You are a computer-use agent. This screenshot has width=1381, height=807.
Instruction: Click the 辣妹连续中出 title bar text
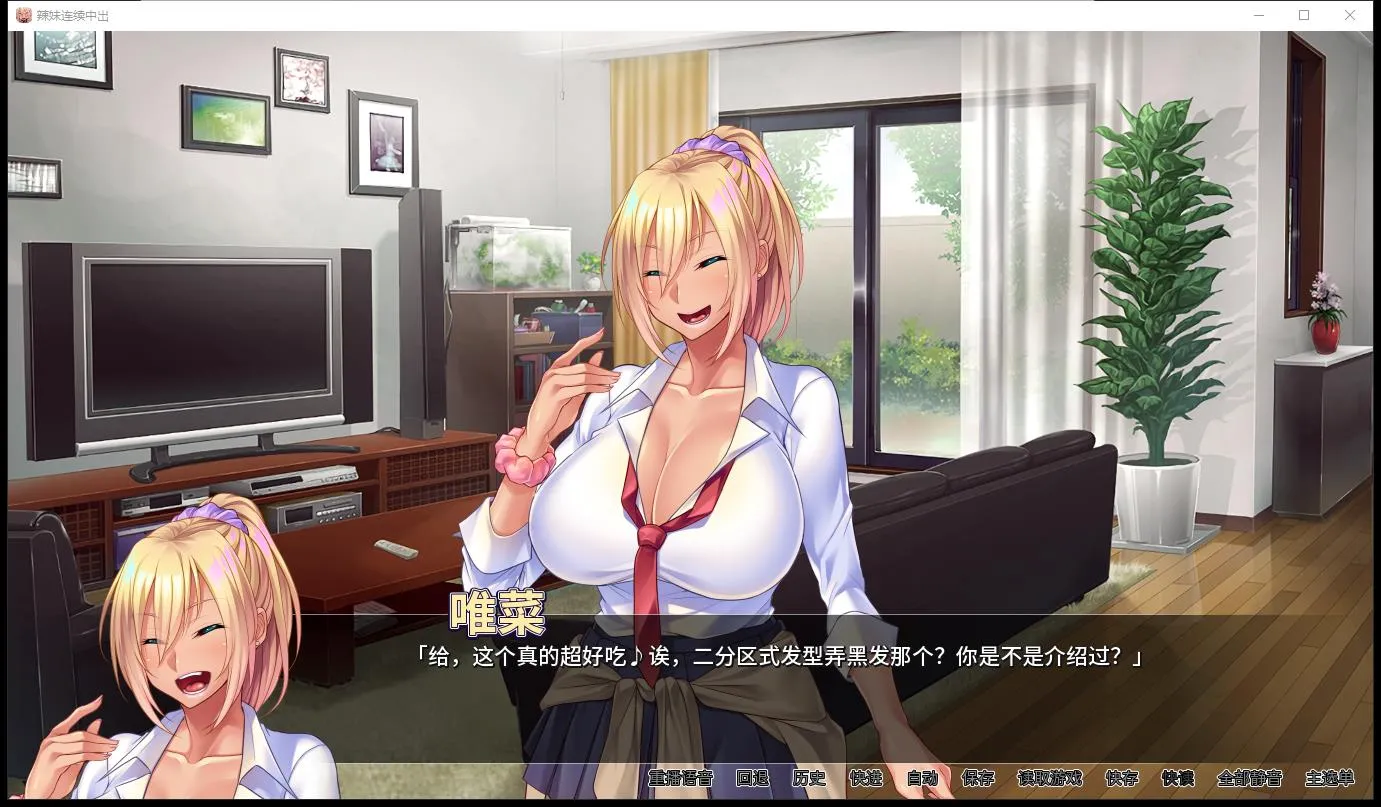pyautogui.click(x=72, y=15)
